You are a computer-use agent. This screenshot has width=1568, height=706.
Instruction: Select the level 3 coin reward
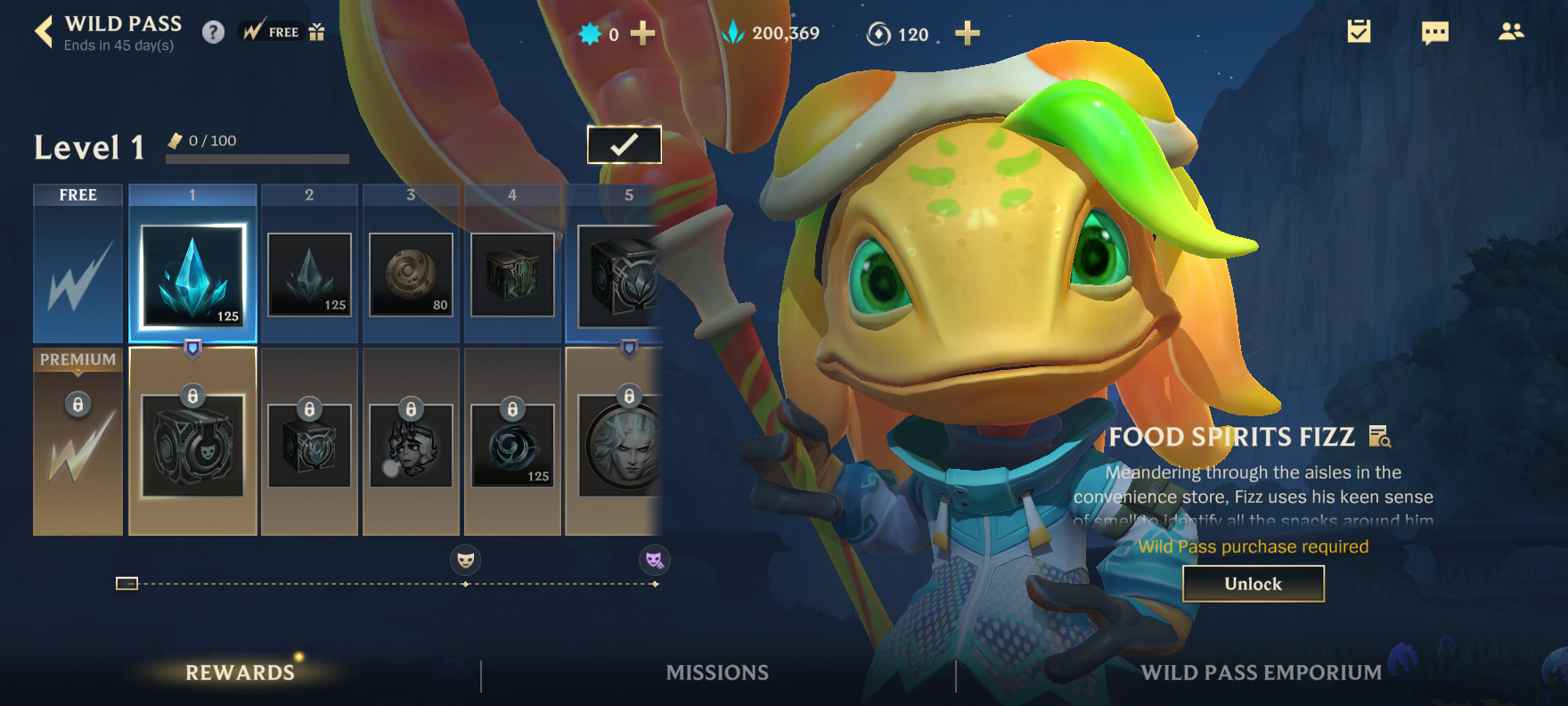[x=411, y=275]
